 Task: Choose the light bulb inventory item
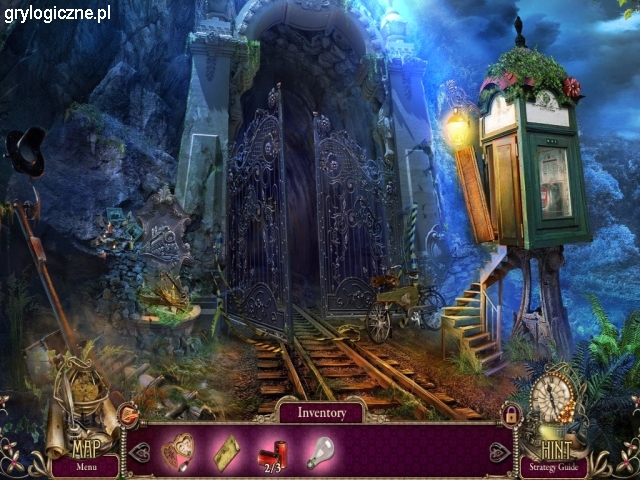coord(319,451)
